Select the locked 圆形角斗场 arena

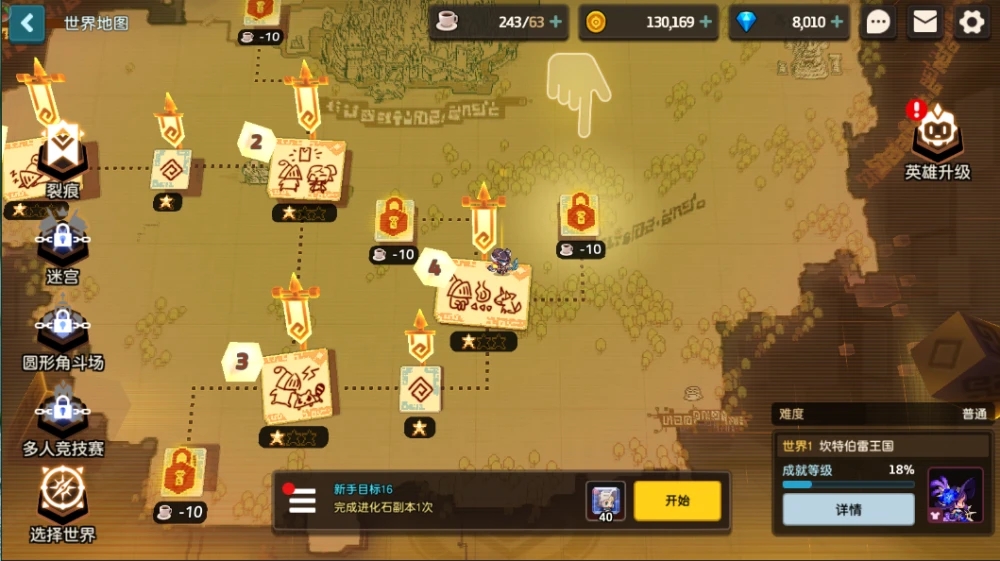point(62,333)
